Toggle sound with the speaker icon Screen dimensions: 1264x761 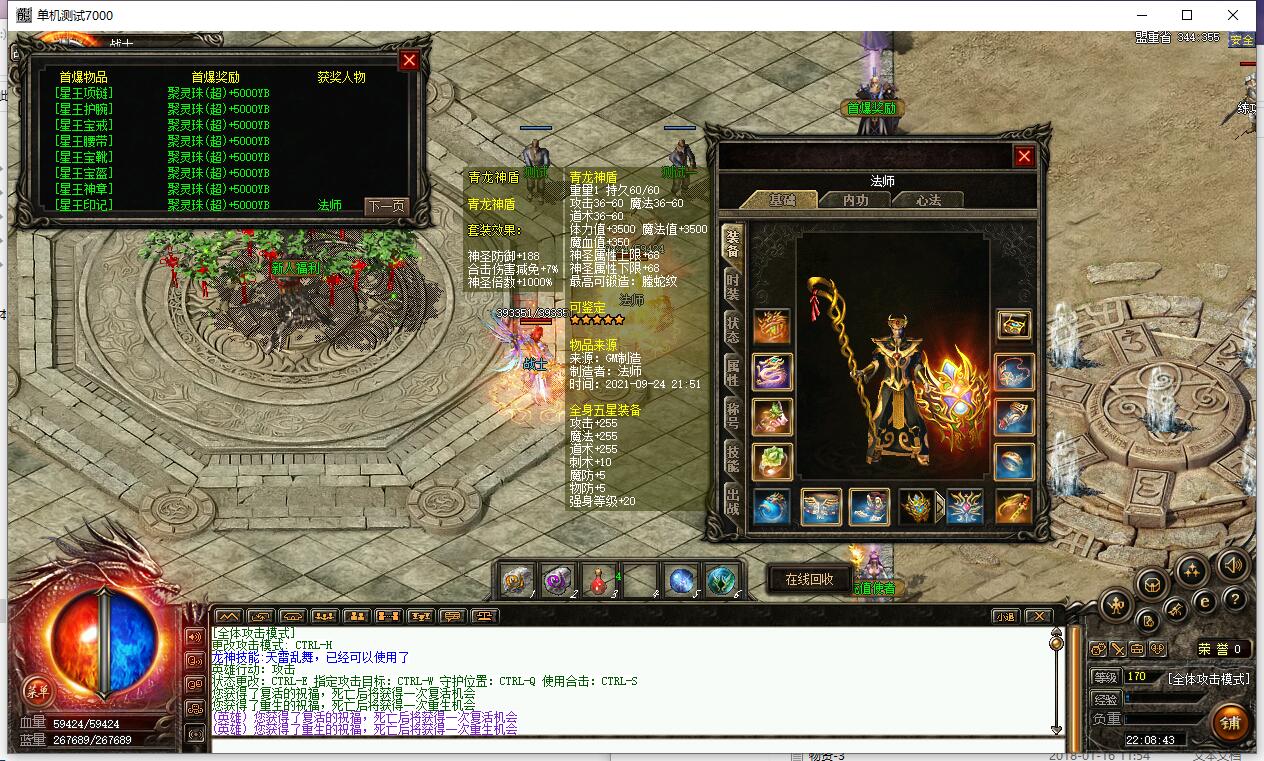pyautogui.click(x=1234, y=563)
